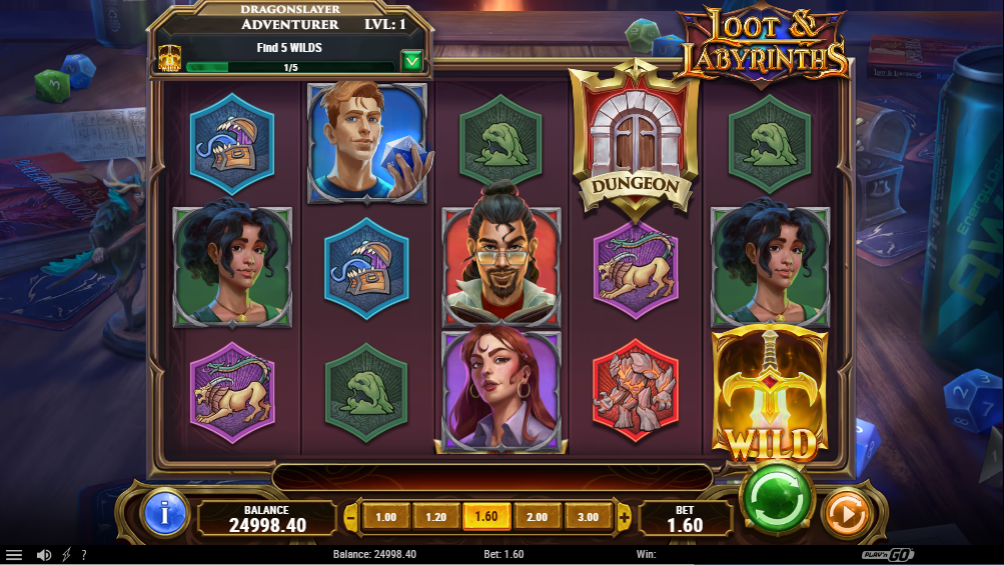This screenshot has height=565, width=1004.
Task: Spin the reels with the green button
Action: (777, 498)
